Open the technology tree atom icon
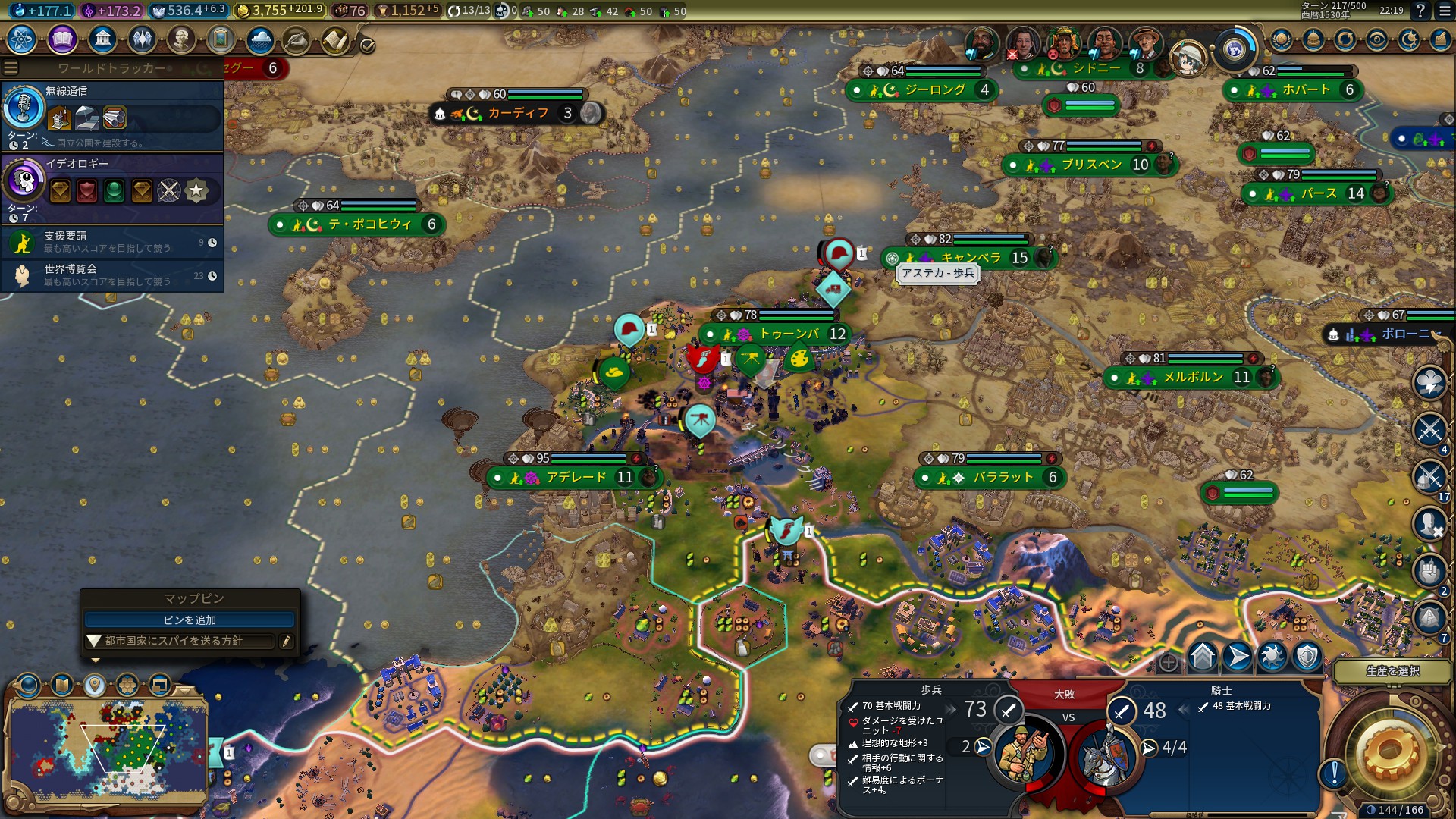 click(22, 39)
